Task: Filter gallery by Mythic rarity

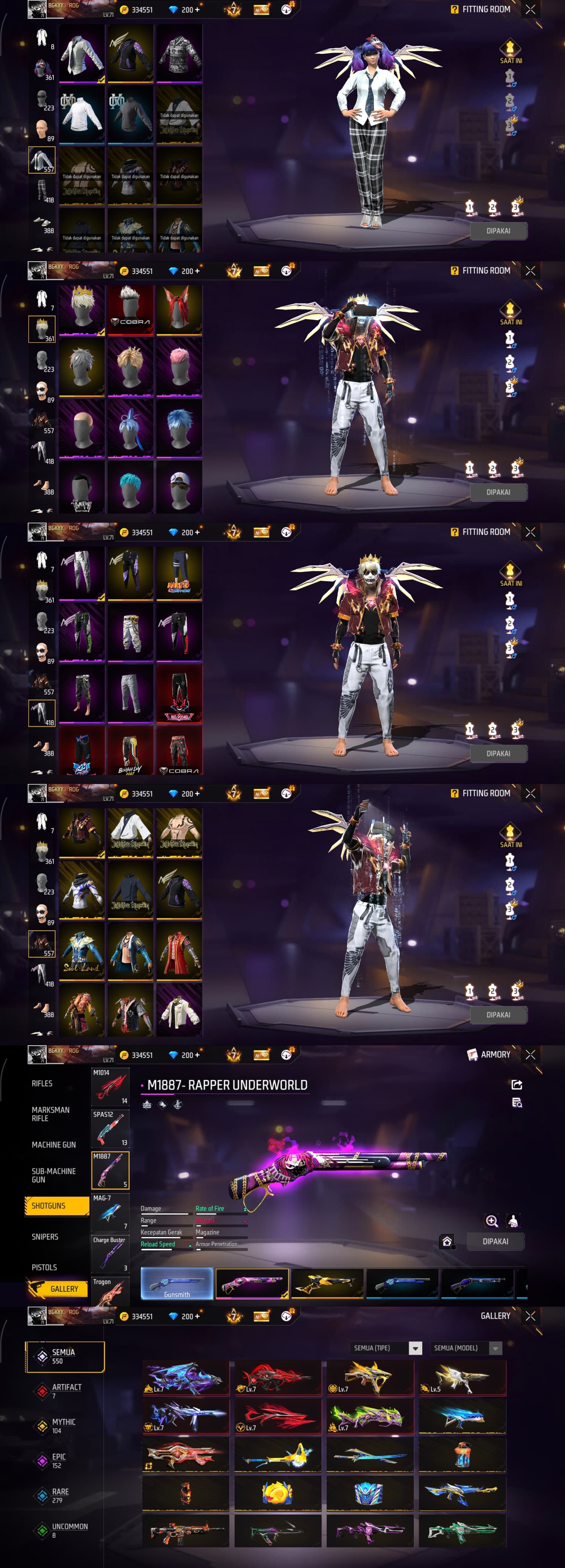Action: click(63, 1425)
